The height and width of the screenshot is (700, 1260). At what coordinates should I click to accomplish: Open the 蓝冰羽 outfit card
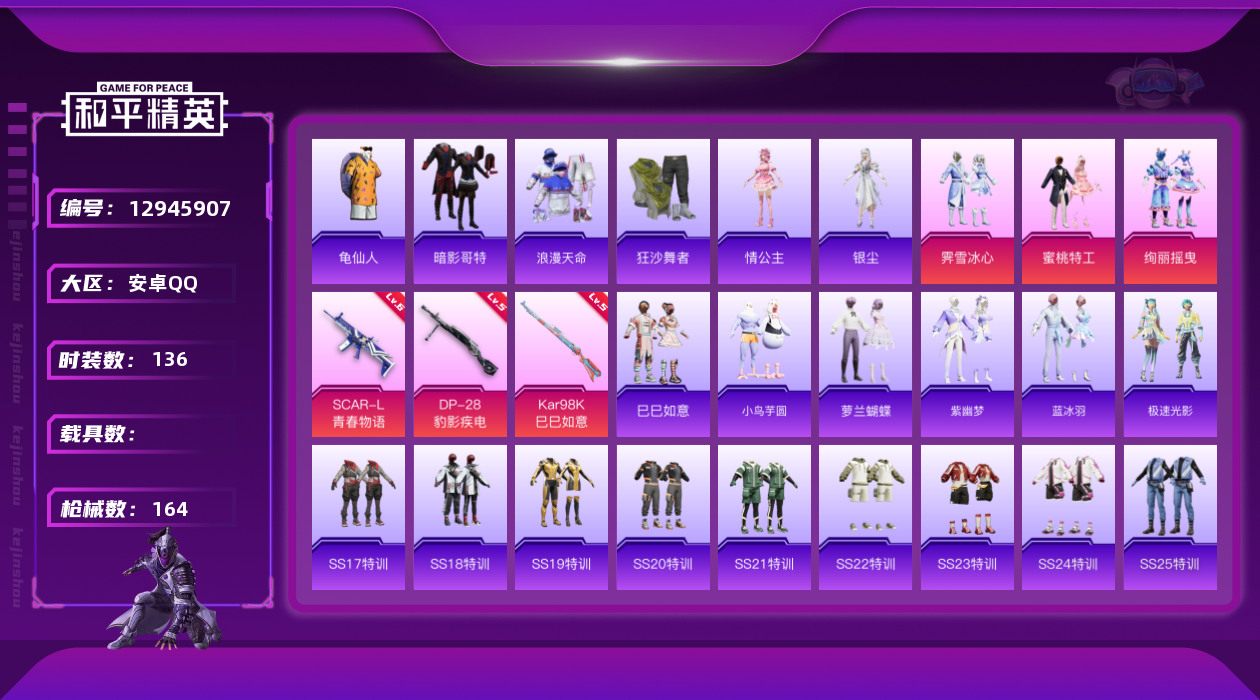pos(1068,364)
